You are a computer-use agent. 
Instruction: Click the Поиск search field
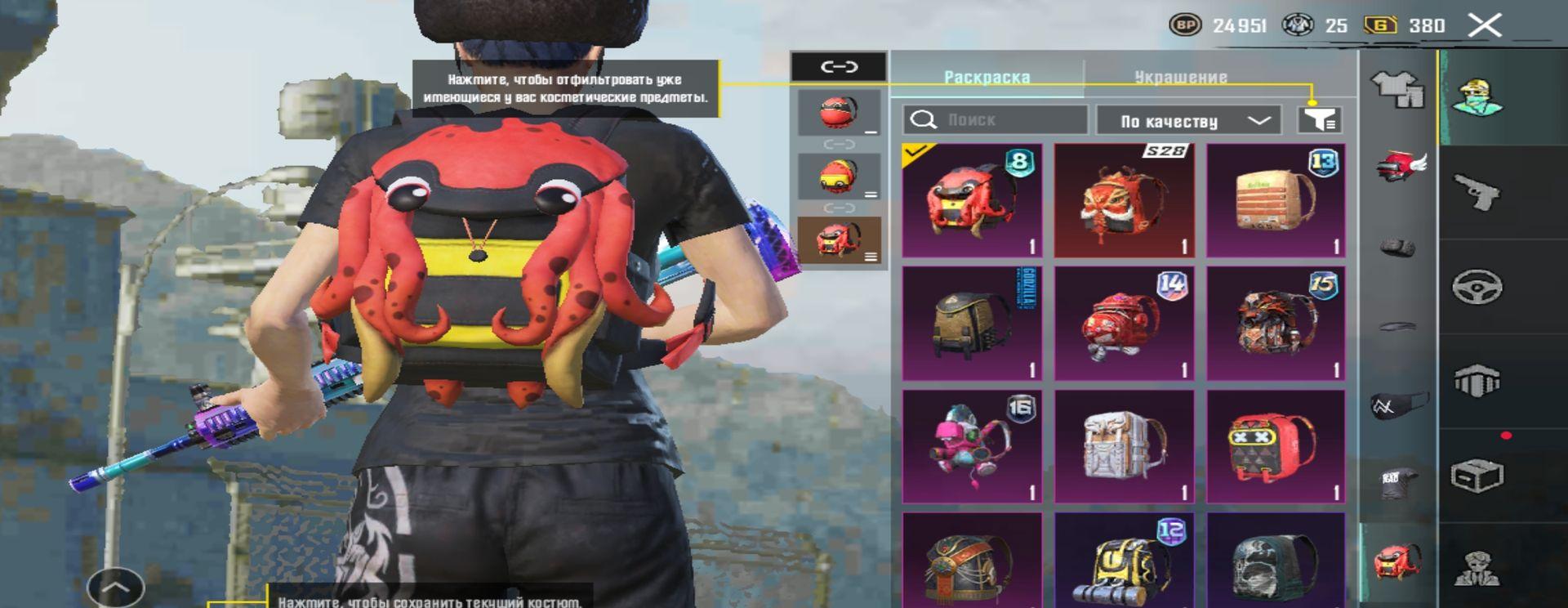click(996, 120)
